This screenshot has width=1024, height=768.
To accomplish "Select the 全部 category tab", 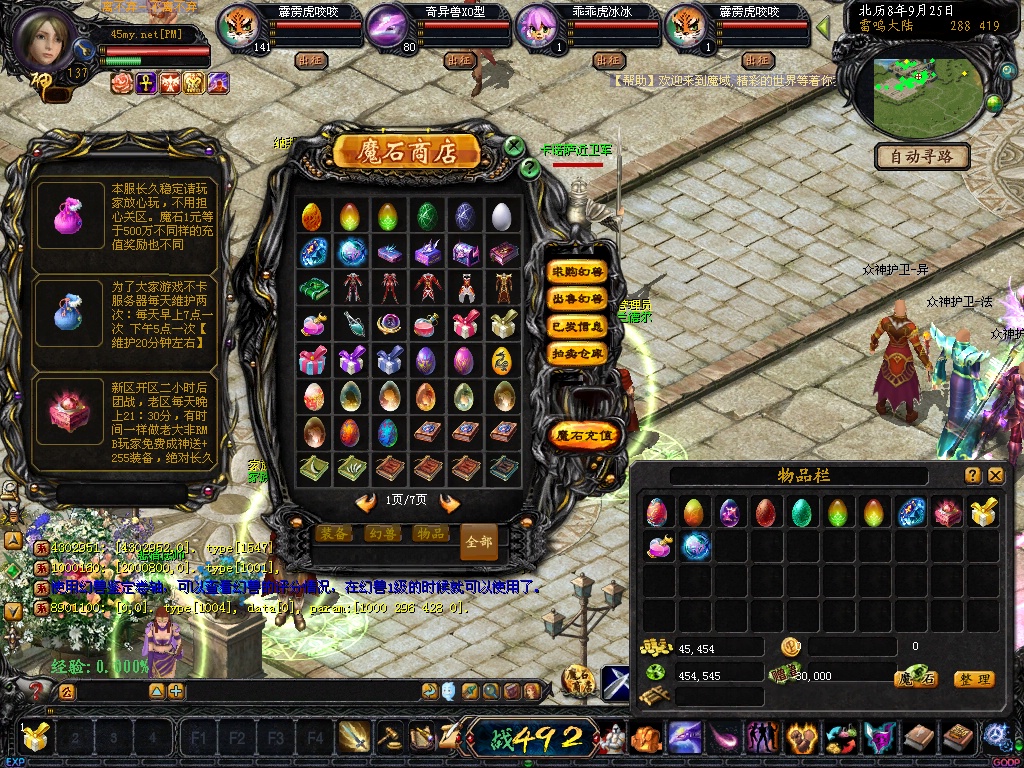I will pos(479,542).
